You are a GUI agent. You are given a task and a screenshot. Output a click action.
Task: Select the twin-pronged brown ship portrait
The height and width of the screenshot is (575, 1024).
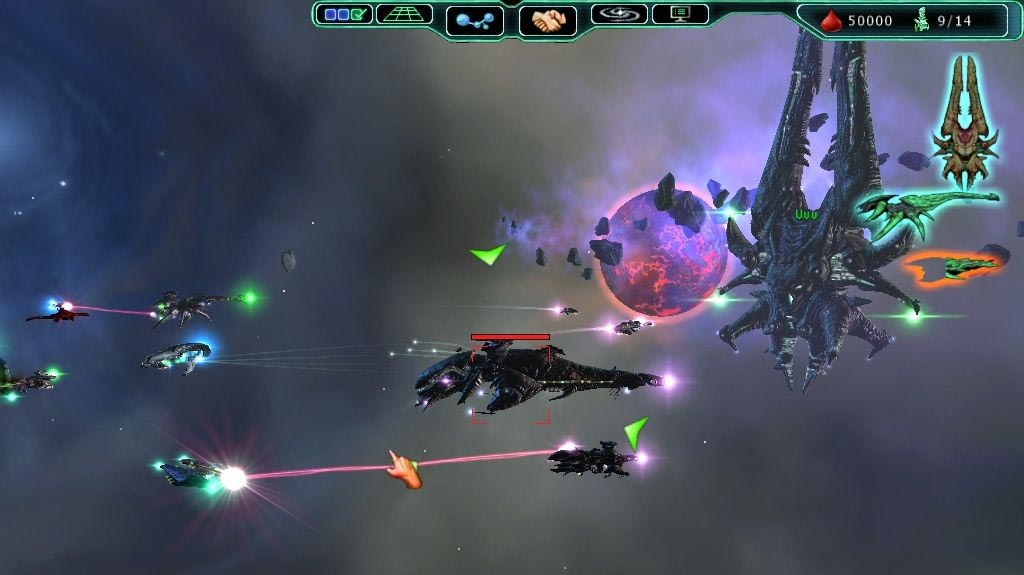(965, 120)
